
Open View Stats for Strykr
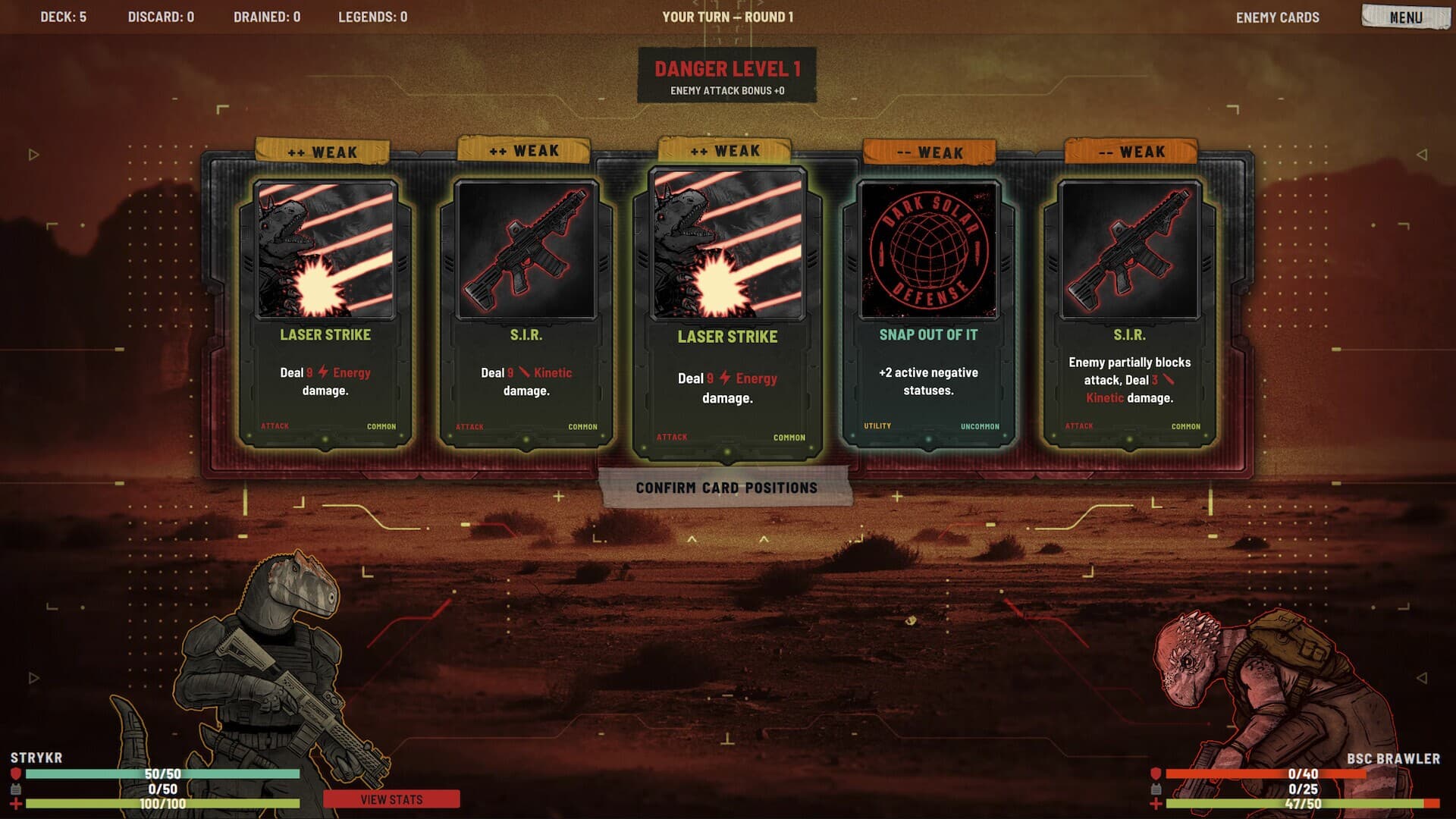pyautogui.click(x=391, y=799)
